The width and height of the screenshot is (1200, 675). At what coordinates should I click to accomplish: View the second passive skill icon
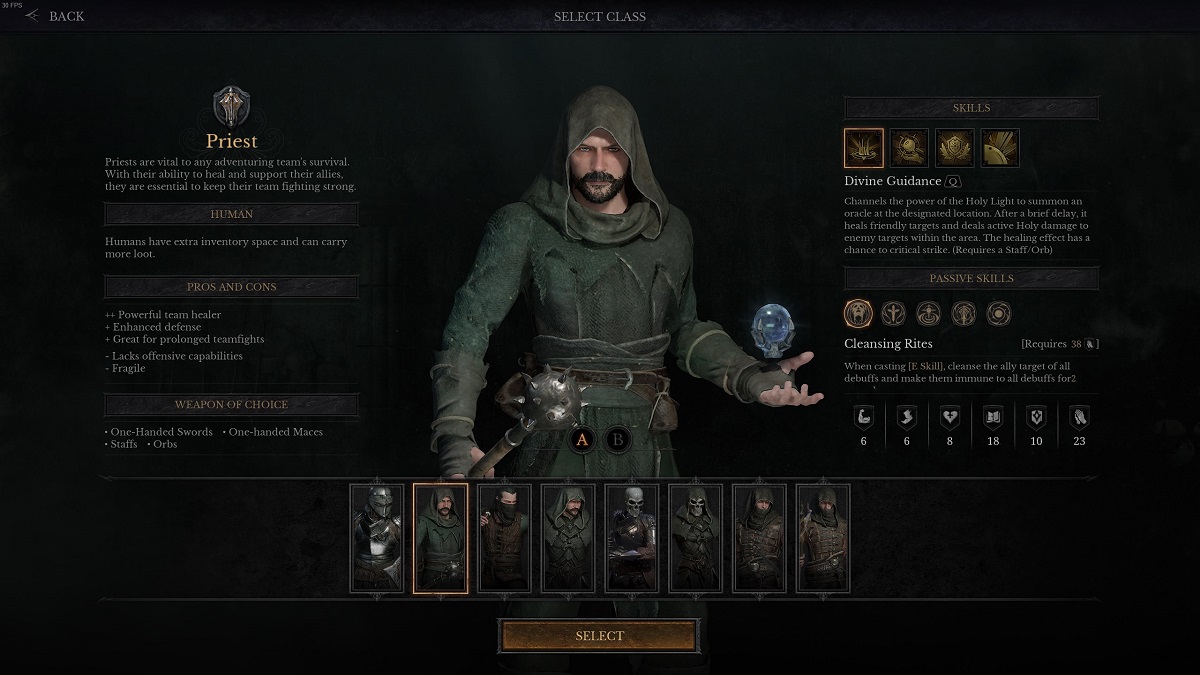pos(894,314)
